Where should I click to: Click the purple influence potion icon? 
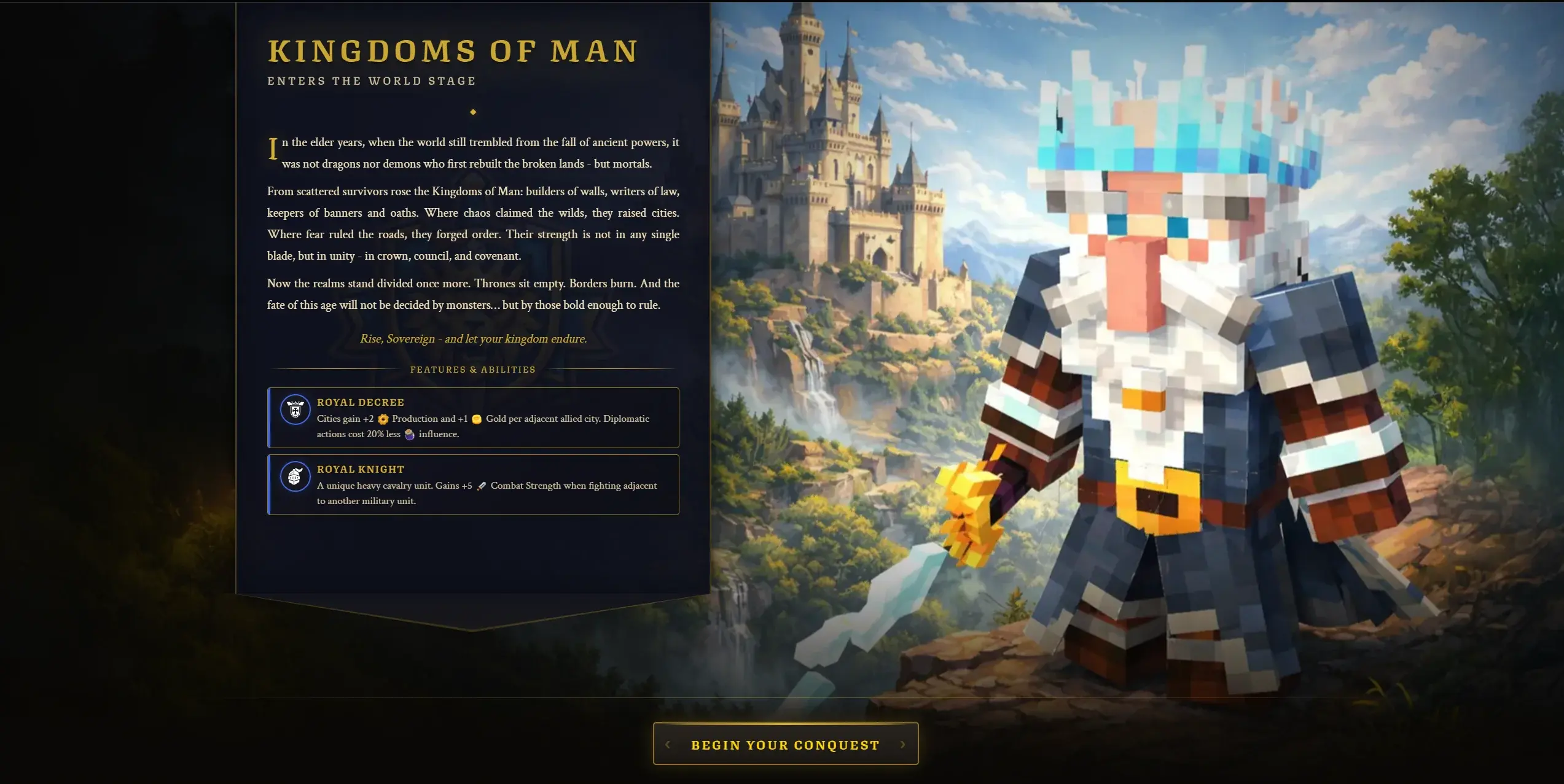410,434
